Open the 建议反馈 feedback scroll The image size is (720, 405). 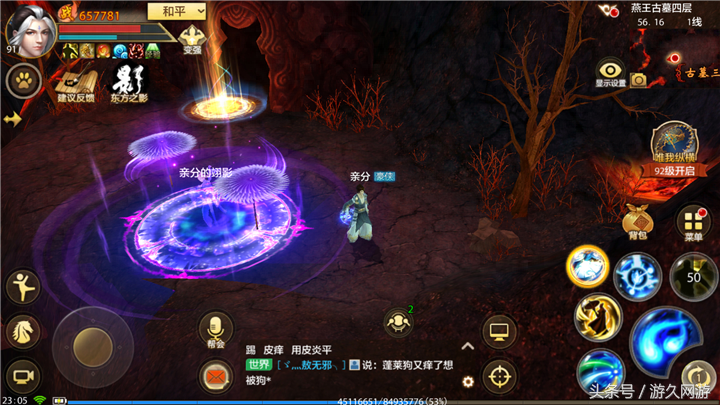coord(75,81)
